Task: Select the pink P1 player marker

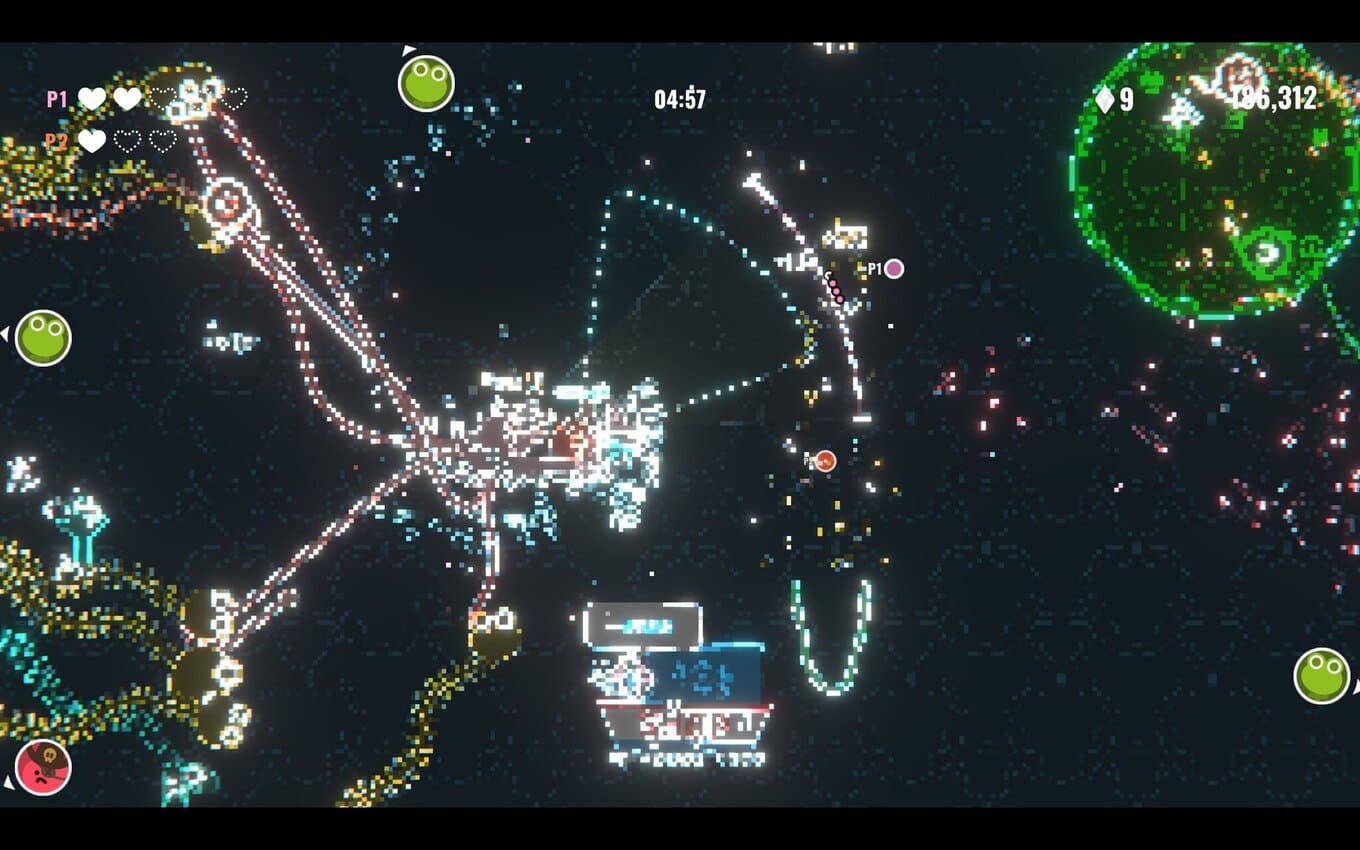Action: click(x=894, y=268)
